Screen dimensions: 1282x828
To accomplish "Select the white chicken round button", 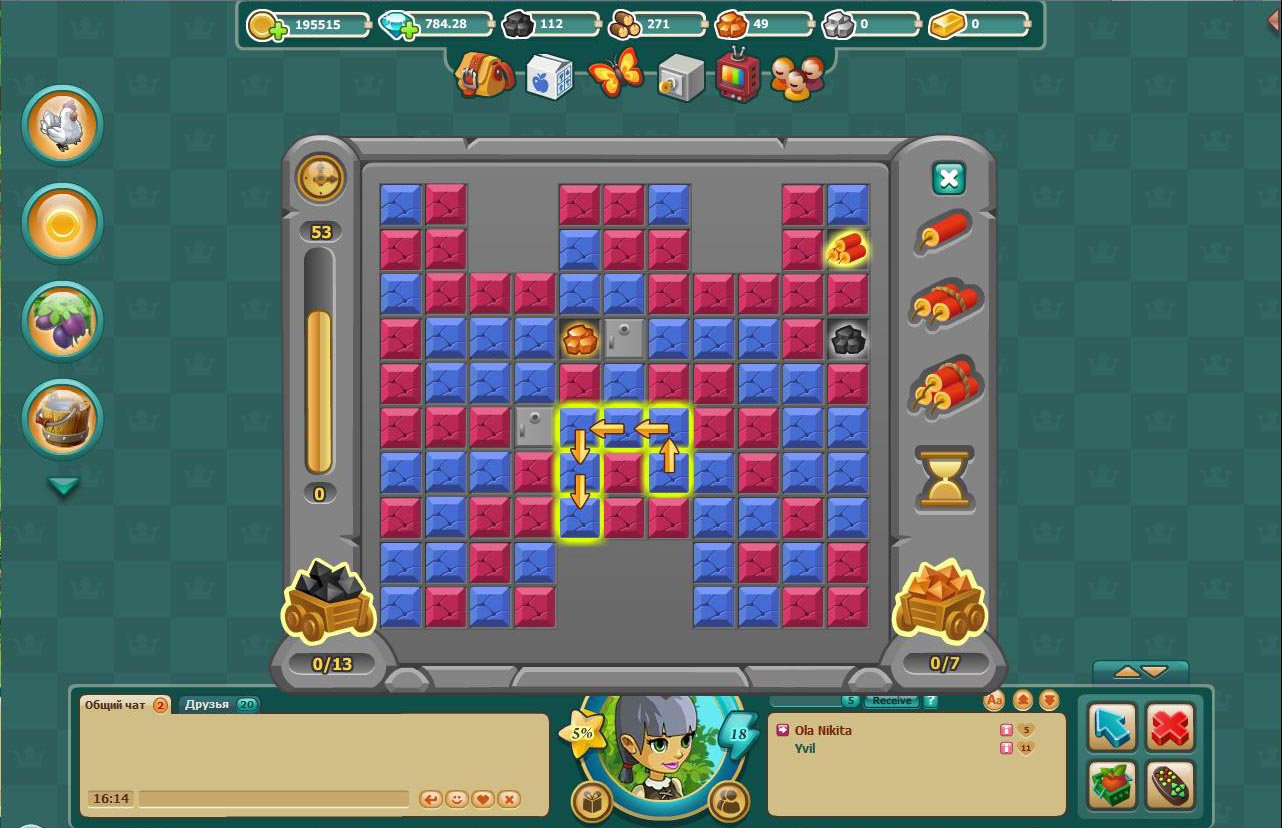I will click(x=62, y=126).
